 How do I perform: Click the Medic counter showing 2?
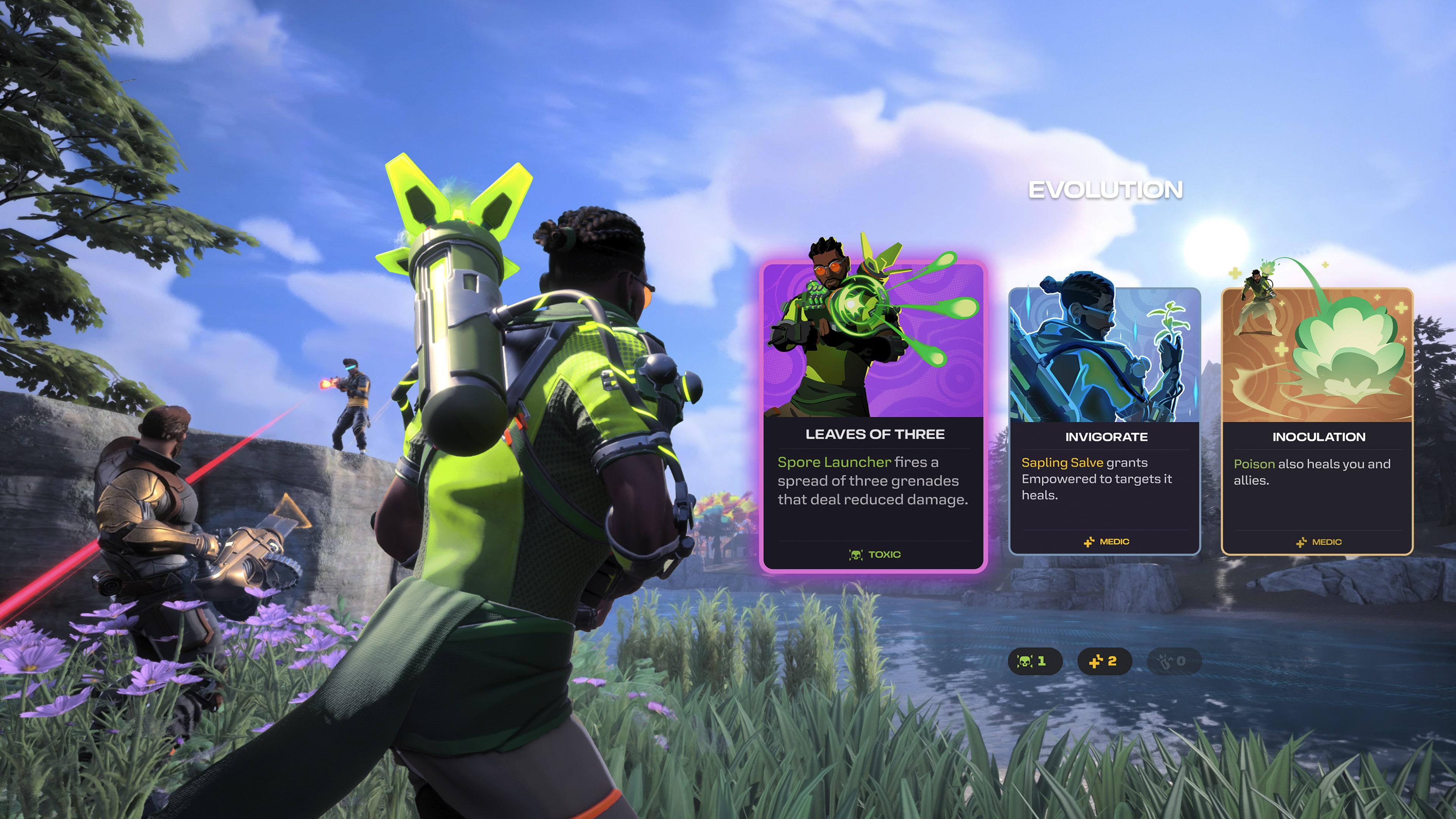1105,662
